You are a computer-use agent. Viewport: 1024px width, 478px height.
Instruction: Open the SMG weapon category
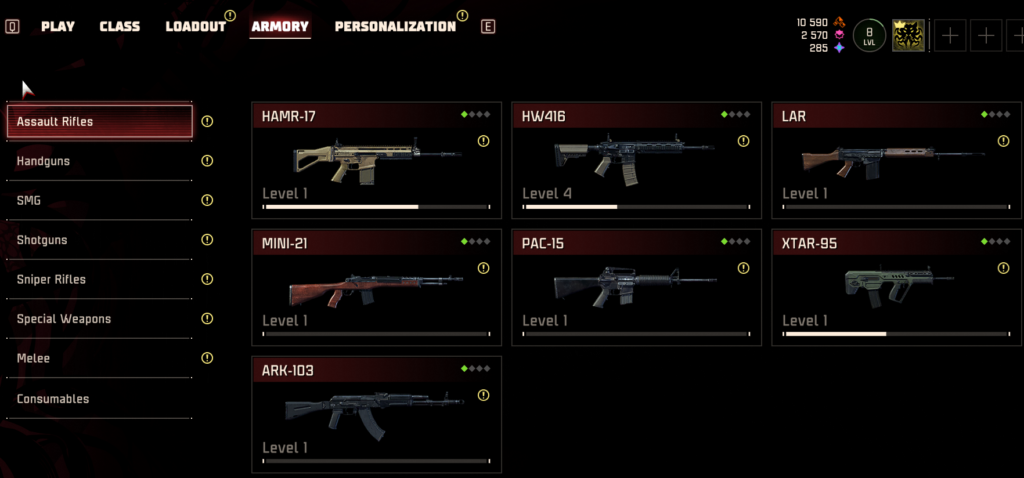coord(99,200)
